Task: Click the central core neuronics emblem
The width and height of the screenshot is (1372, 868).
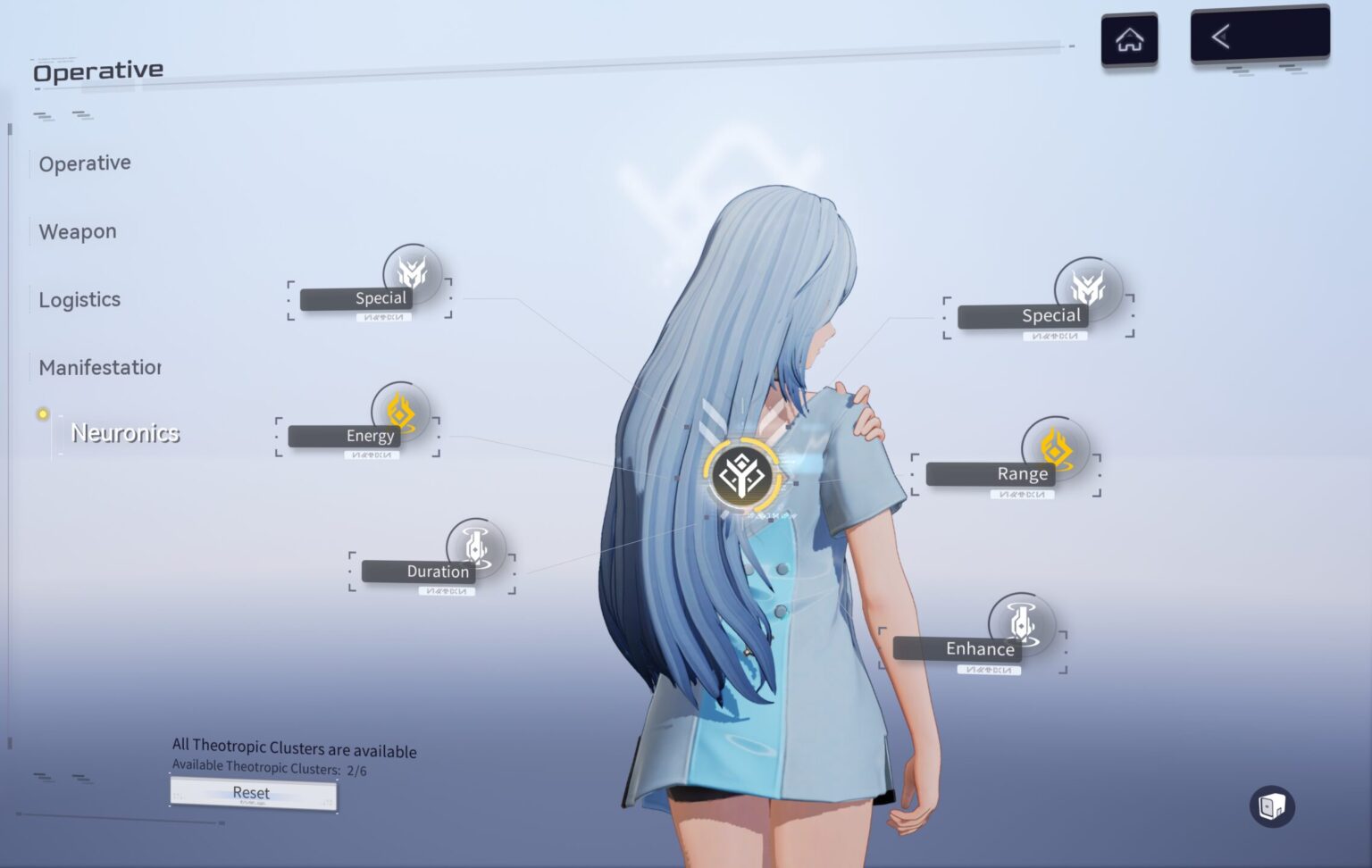Action: pos(741,474)
